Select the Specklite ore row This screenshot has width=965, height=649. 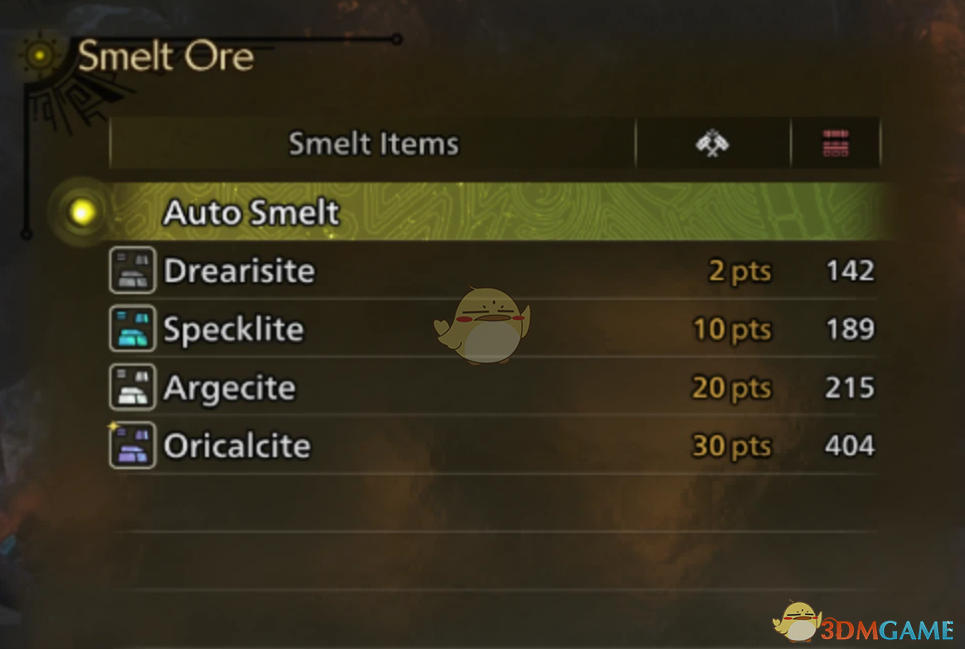[233, 329]
